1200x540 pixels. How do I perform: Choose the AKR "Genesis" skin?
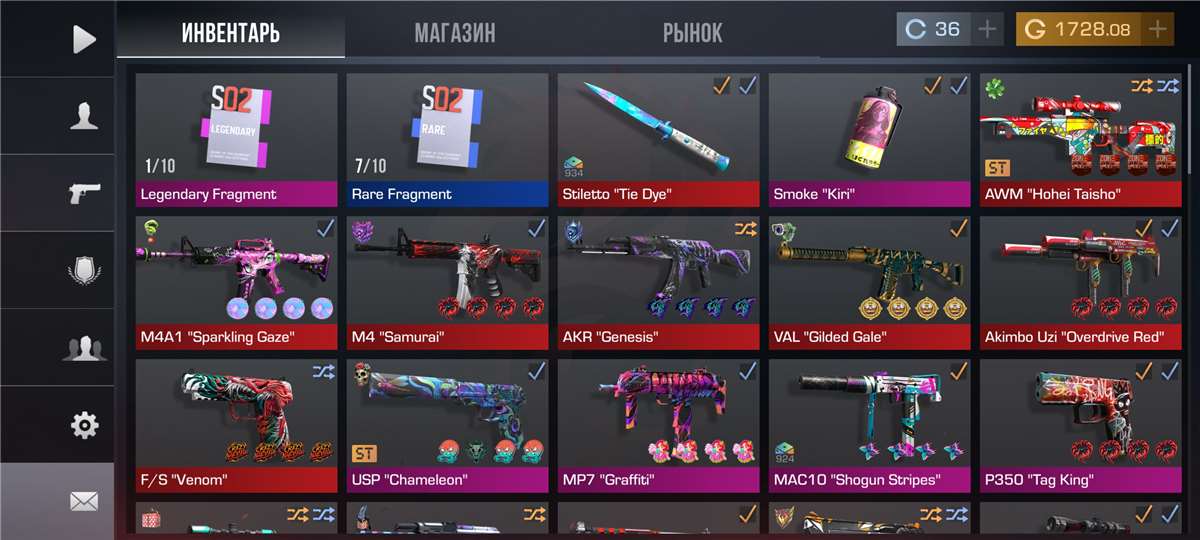point(658,282)
